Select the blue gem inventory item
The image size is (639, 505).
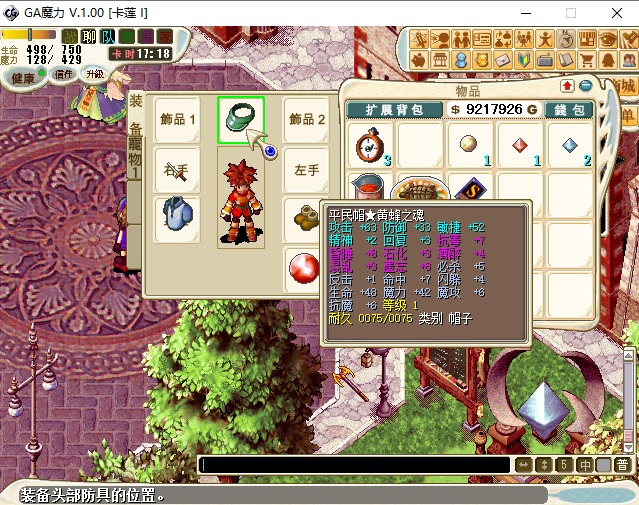[x=569, y=146]
